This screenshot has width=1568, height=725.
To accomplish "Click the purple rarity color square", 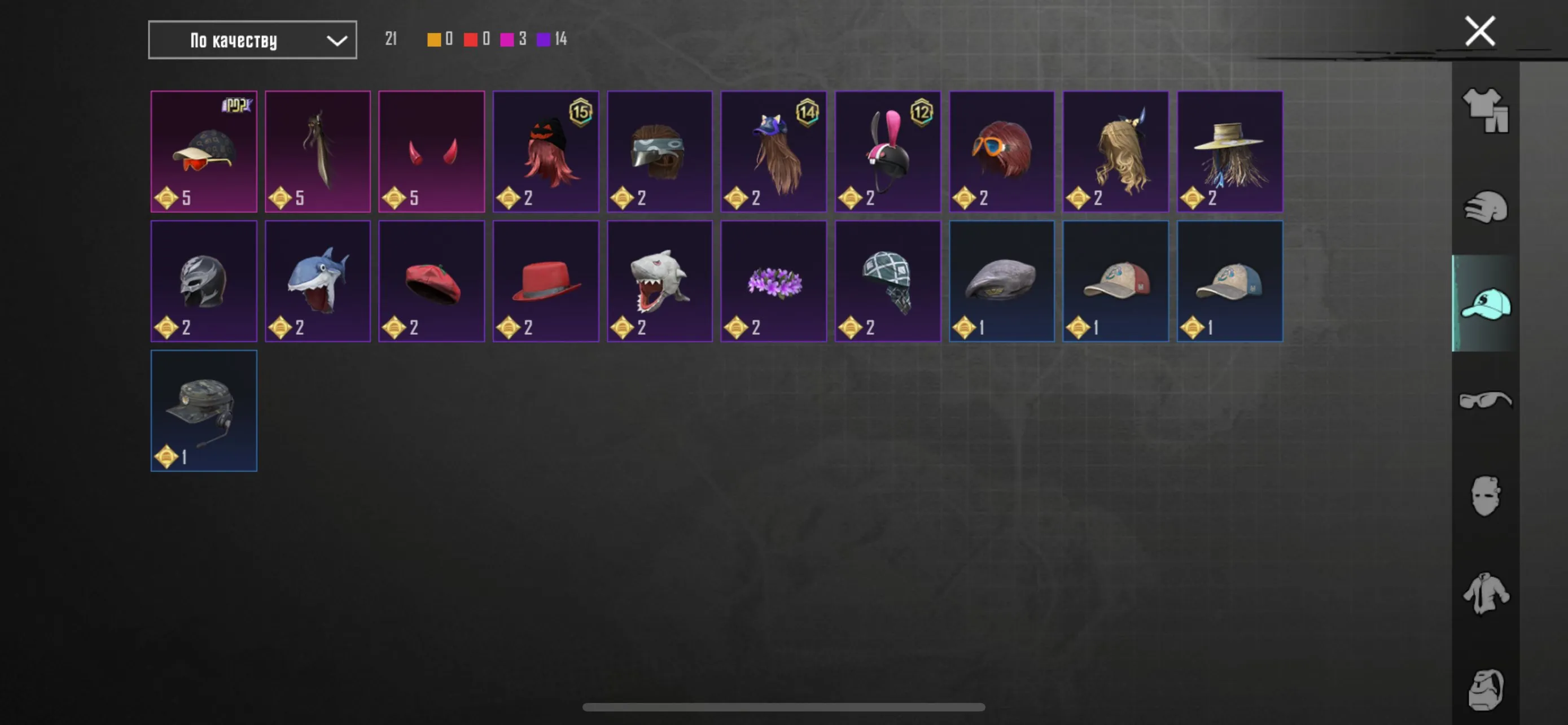I will (x=544, y=39).
